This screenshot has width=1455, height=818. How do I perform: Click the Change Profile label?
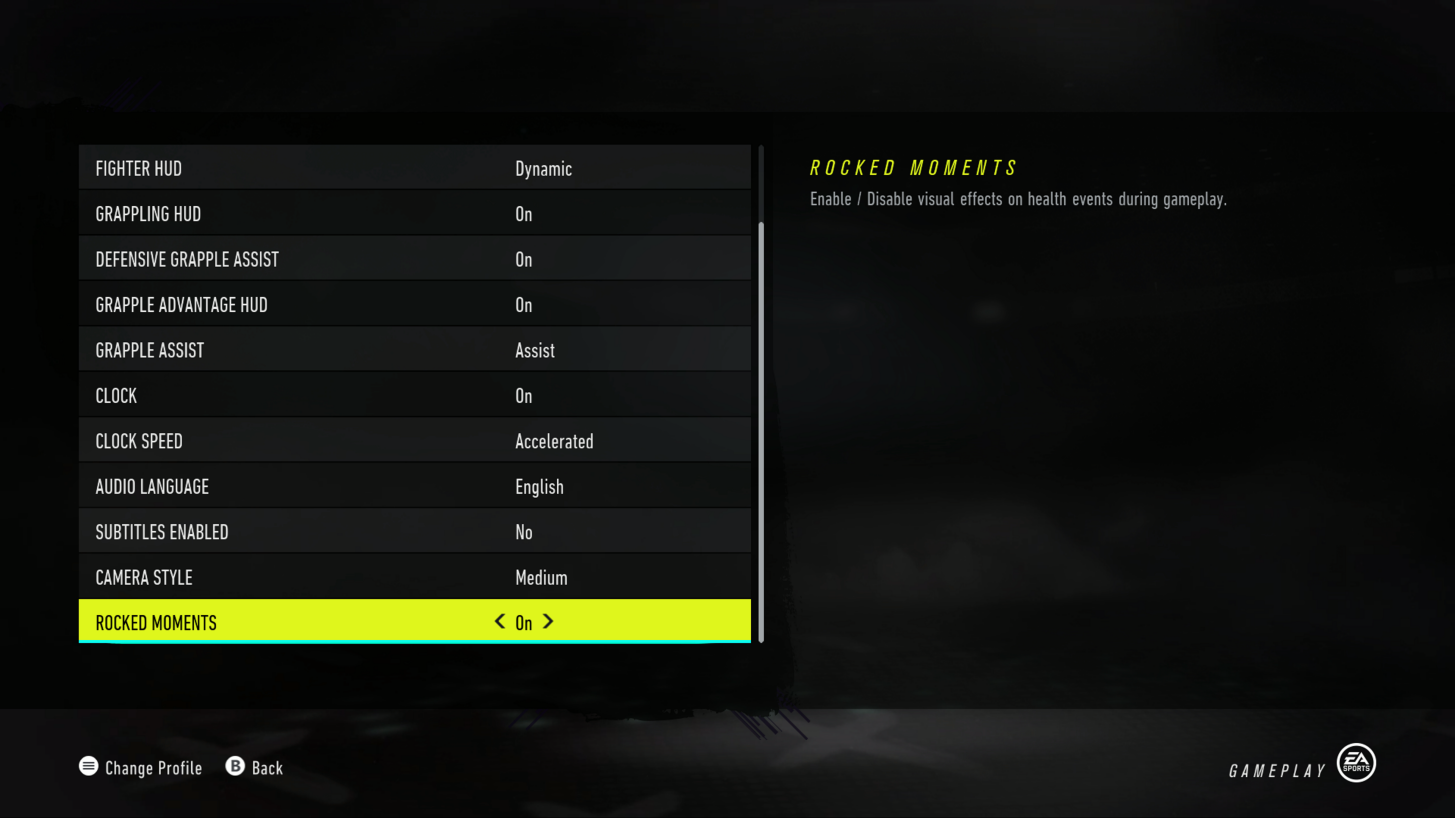[x=153, y=767]
